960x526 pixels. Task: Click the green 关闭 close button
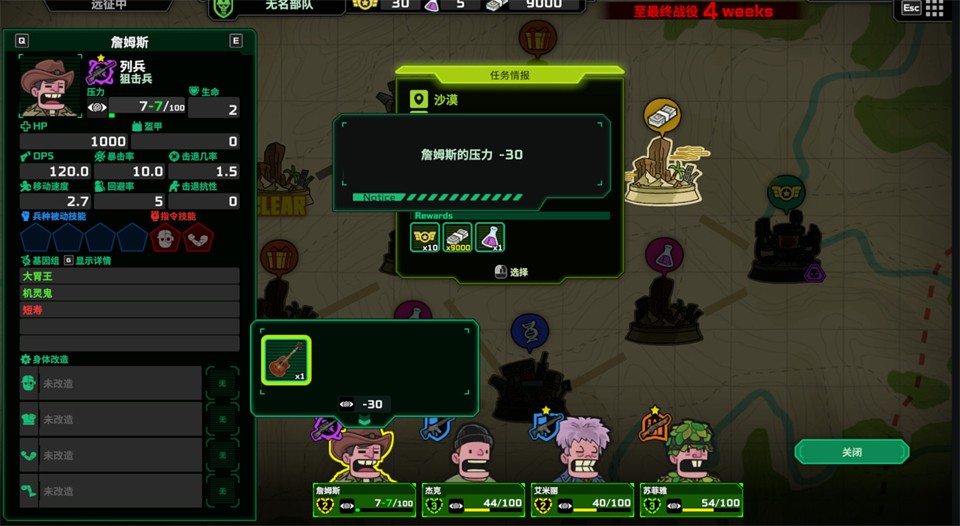[x=851, y=452]
